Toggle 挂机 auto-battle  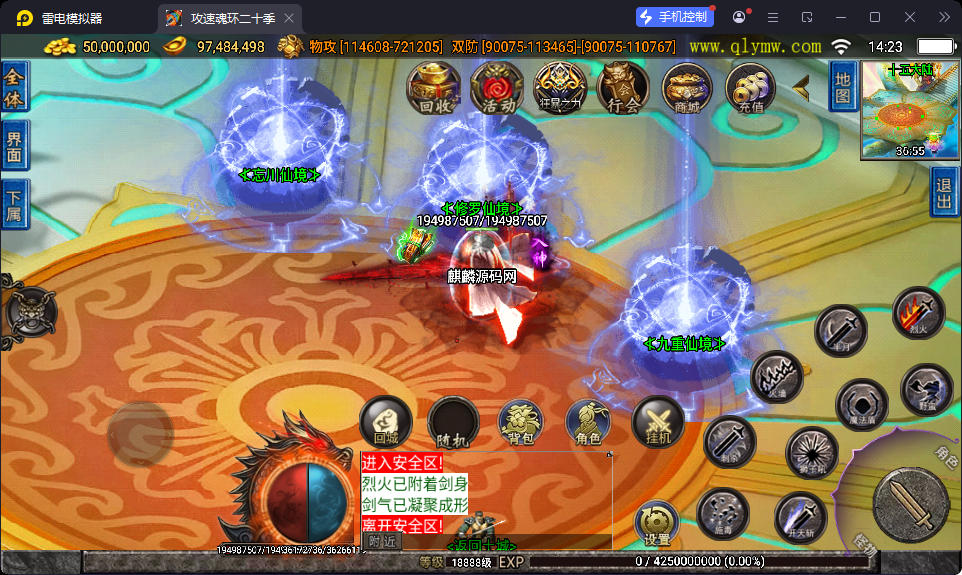coord(657,422)
